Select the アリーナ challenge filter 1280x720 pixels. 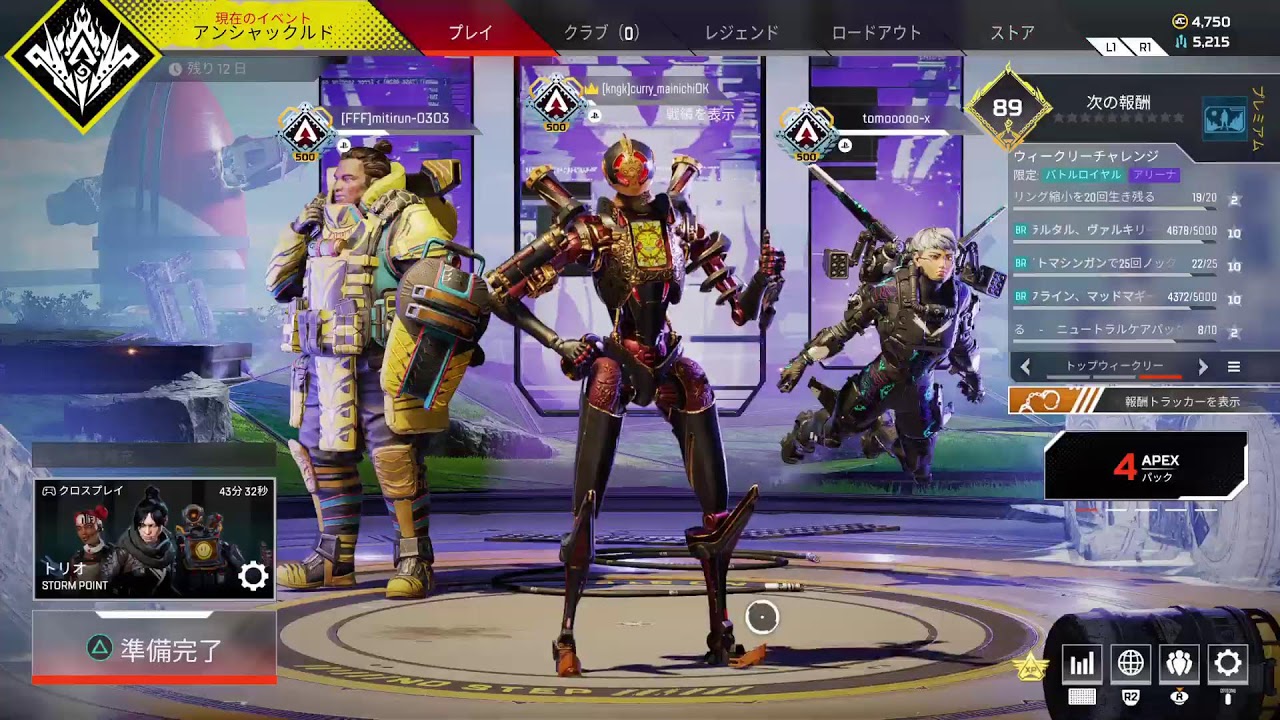point(1155,175)
